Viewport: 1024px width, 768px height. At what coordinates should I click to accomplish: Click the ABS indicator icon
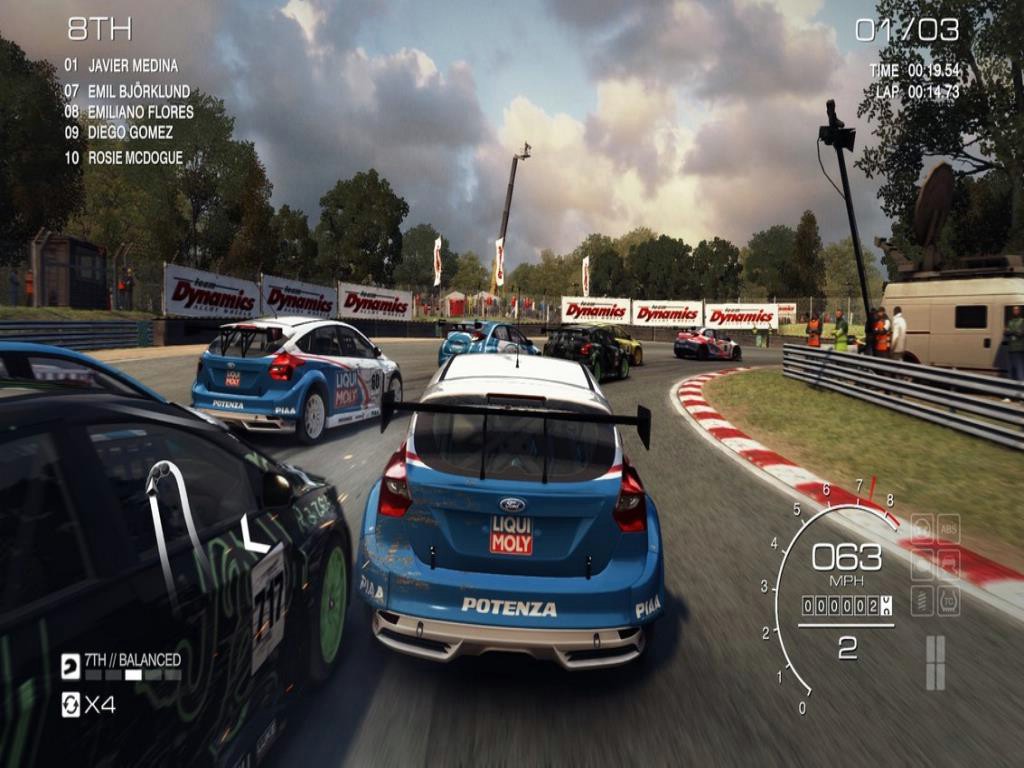947,527
